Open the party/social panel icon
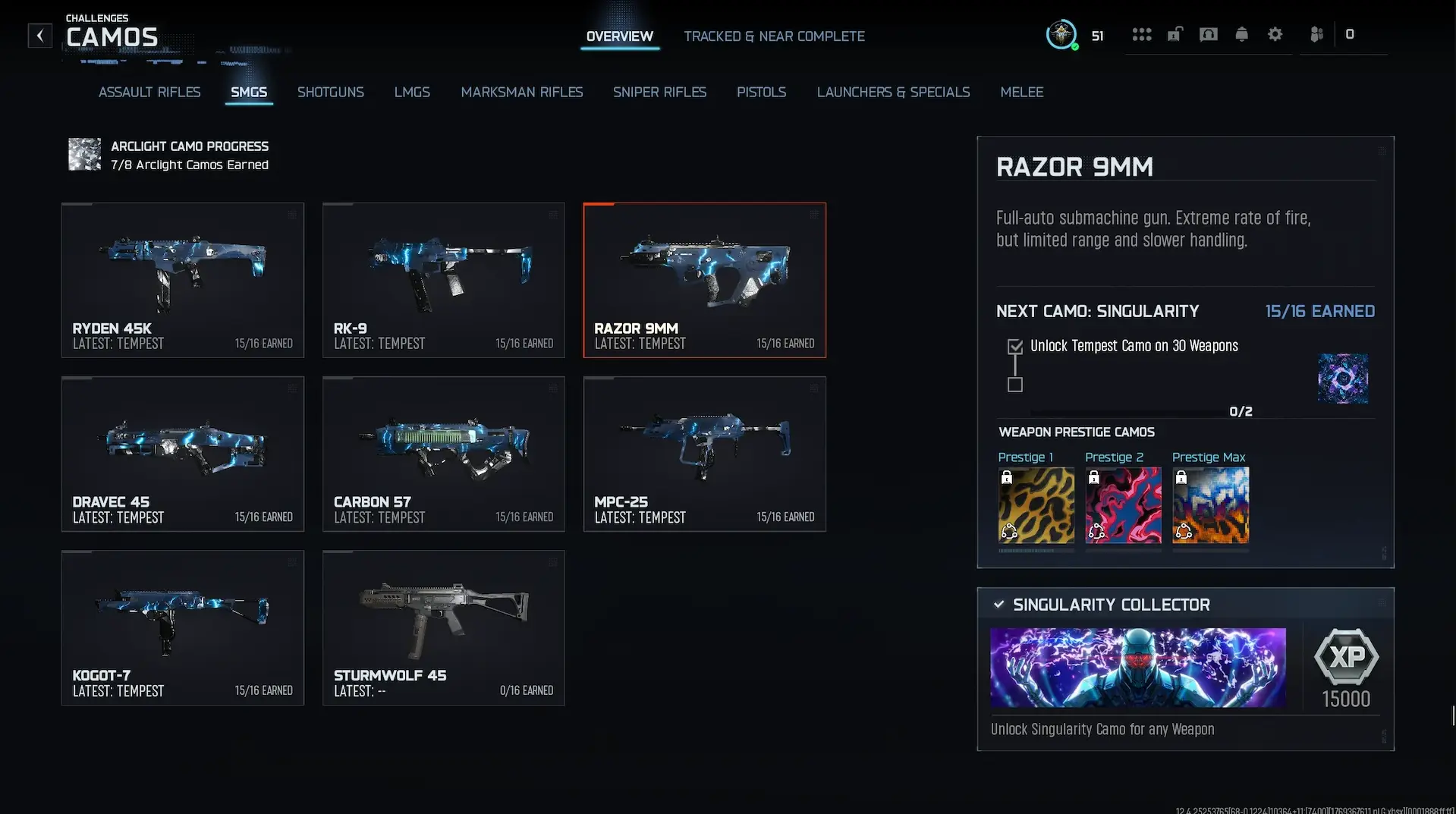Image resolution: width=1456 pixels, height=814 pixels. (1317, 34)
